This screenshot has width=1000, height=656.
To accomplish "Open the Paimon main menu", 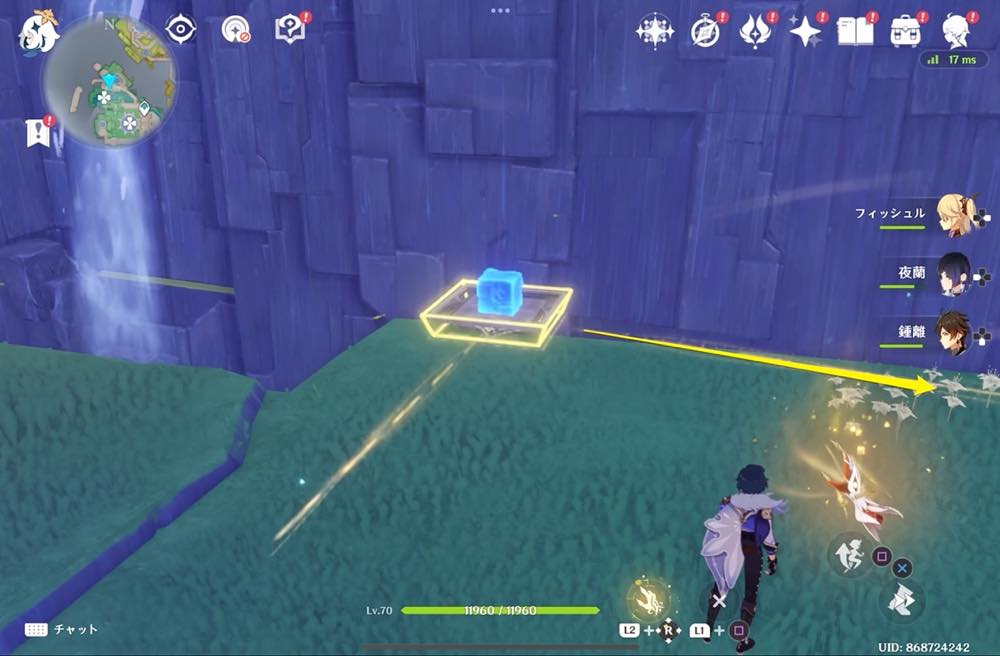I will click(x=38, y=33).
